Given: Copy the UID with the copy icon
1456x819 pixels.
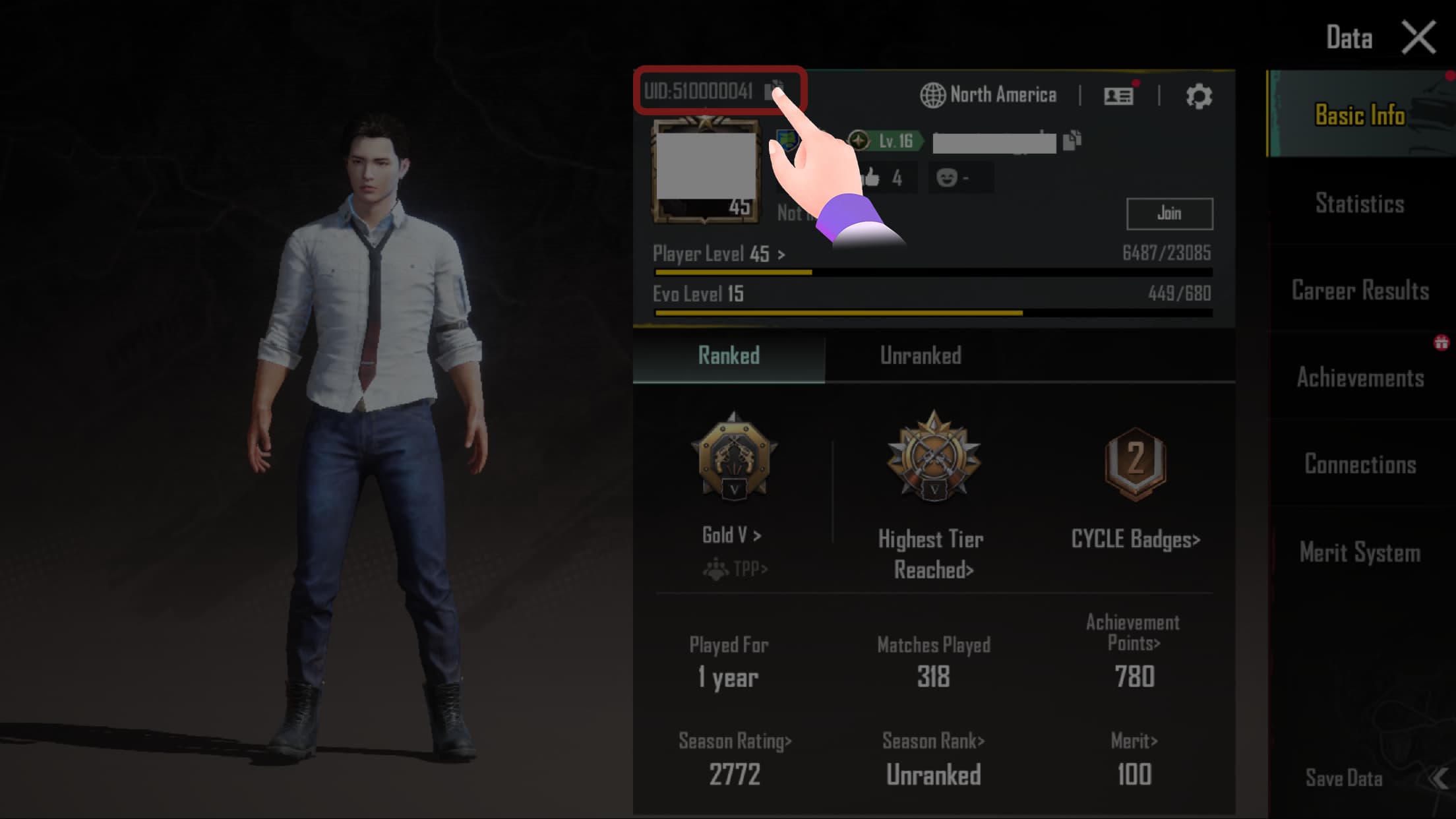Looking at the screenshot, I should coord(773,89).
